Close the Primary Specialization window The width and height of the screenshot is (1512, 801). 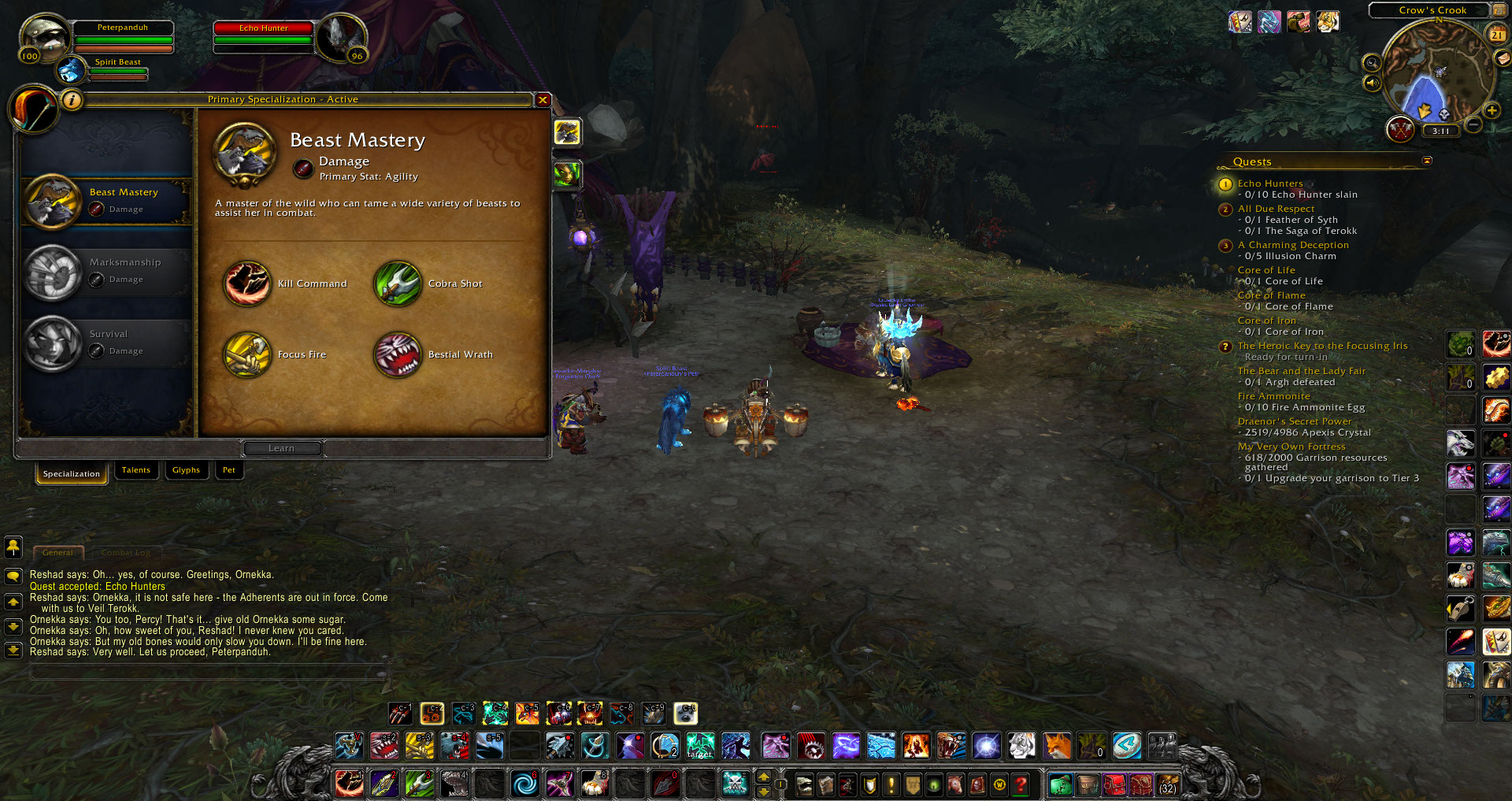(x=543, y=100)
